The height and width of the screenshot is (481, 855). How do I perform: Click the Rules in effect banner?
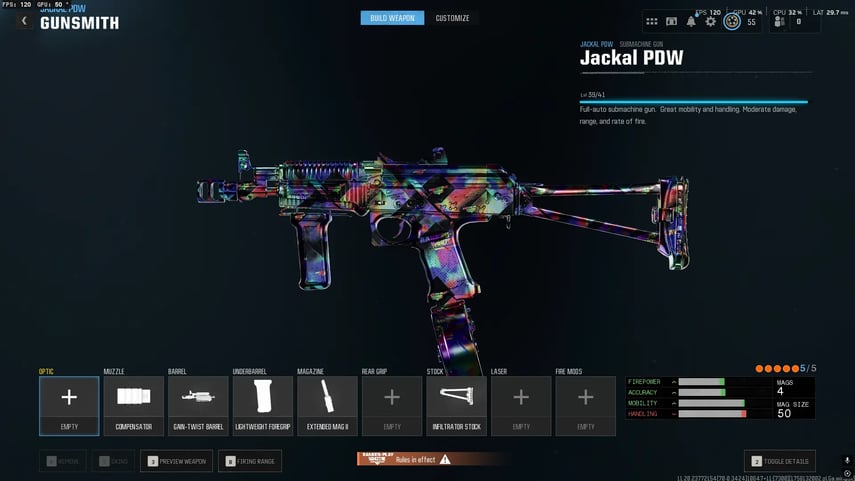[x=405, y=459]
